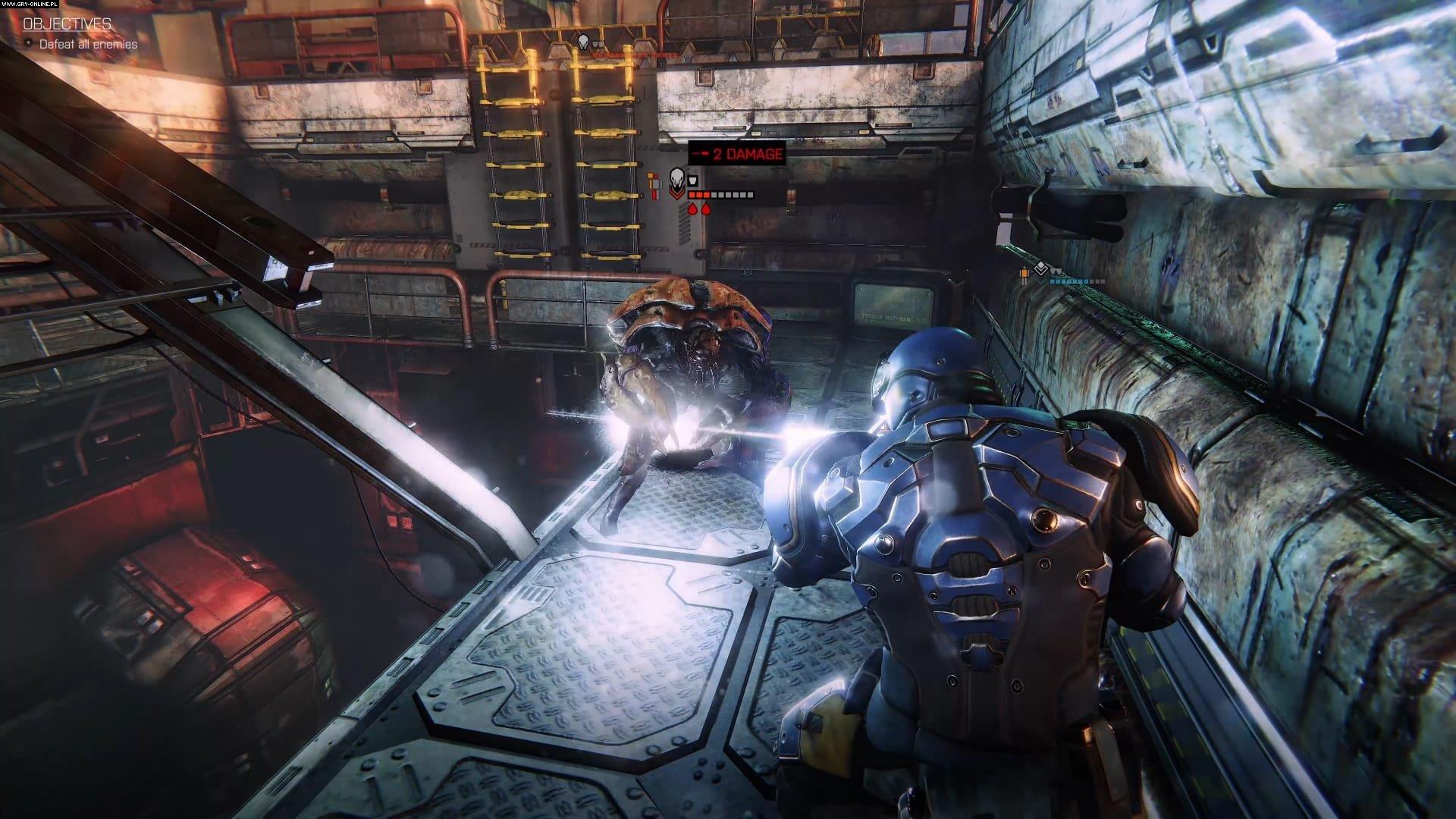Click the enemy's body-part status figure icon
This screenshot has height=819, width=1456.
(x=654, y=185)
